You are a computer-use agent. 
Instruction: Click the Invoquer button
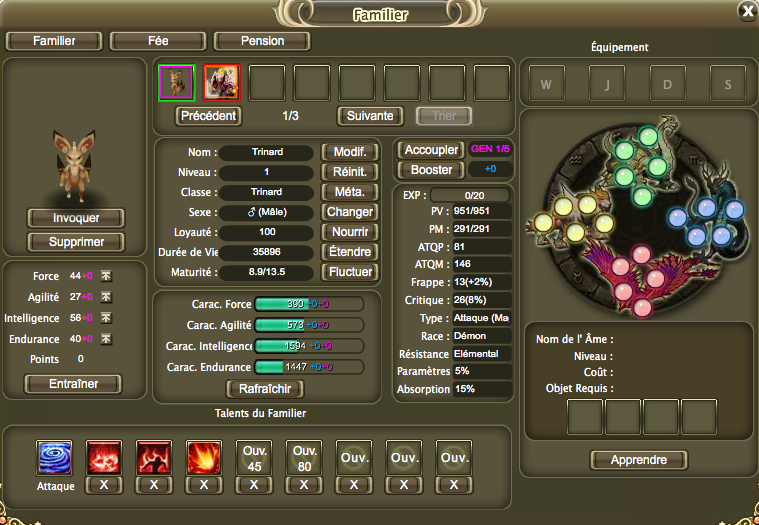click(x=75, y=218)
